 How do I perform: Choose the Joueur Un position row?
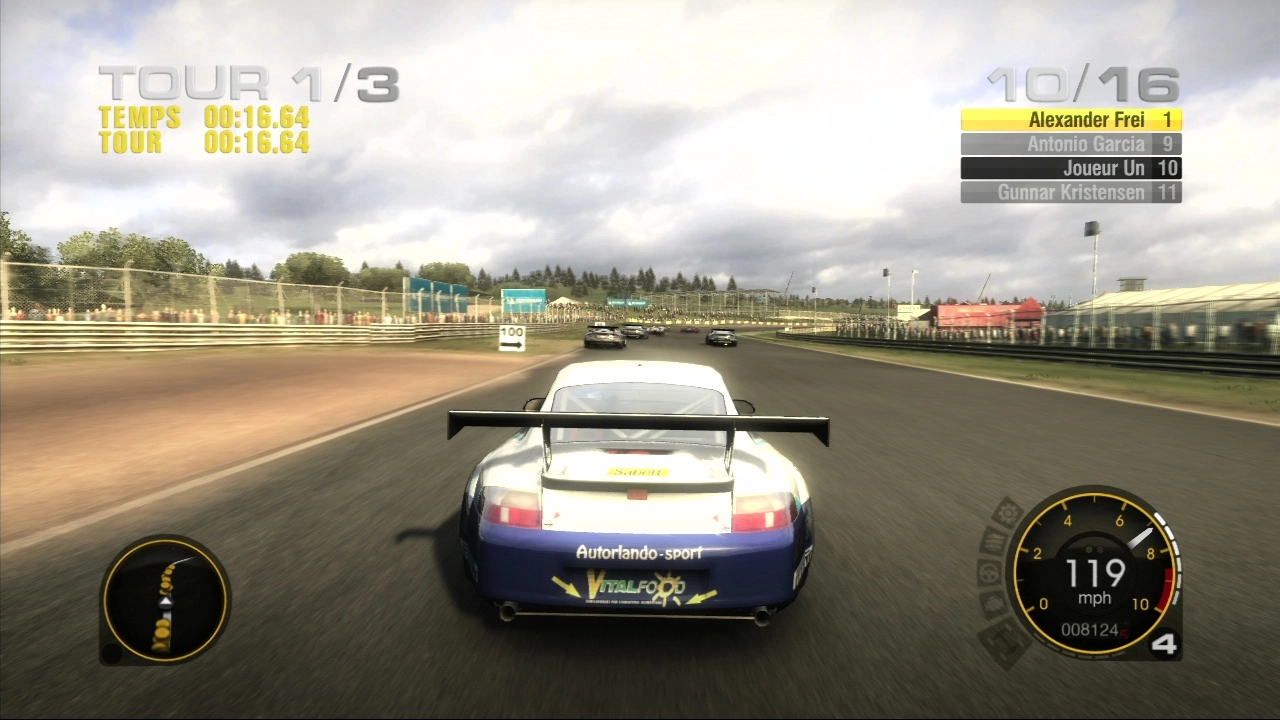[x=1071, y=168]
